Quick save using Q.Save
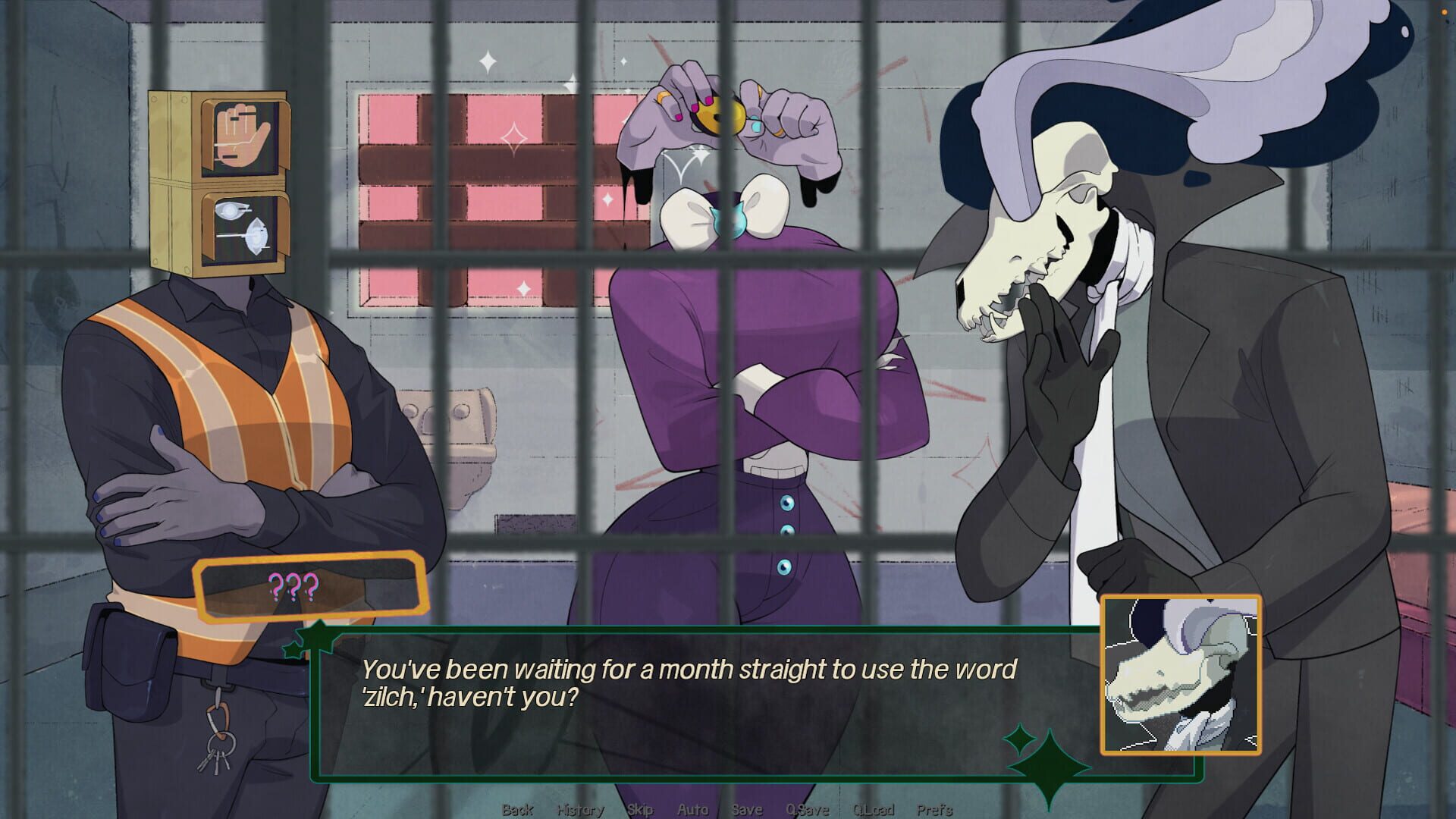 (806, 809)
